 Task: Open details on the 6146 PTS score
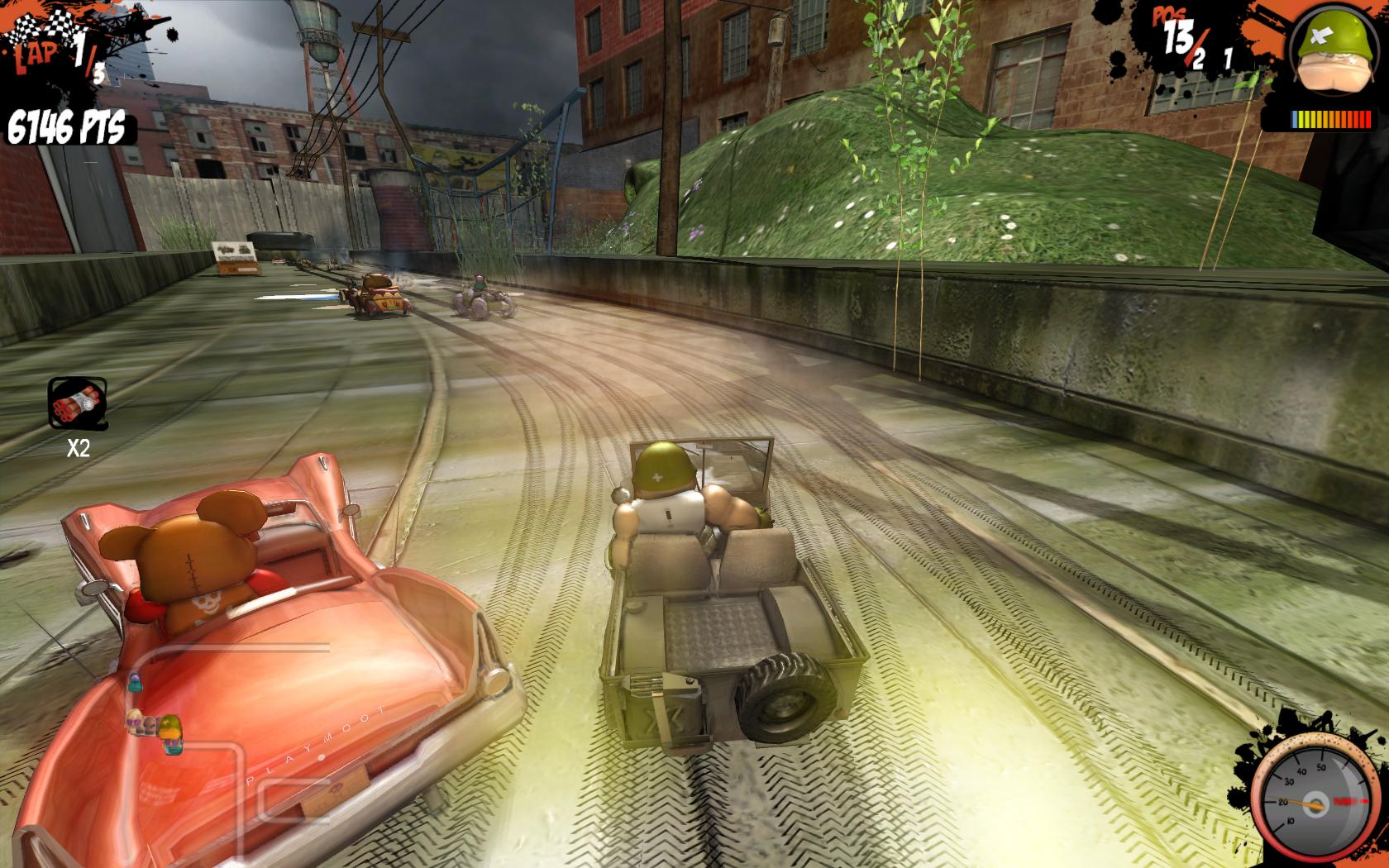[66, 126]
